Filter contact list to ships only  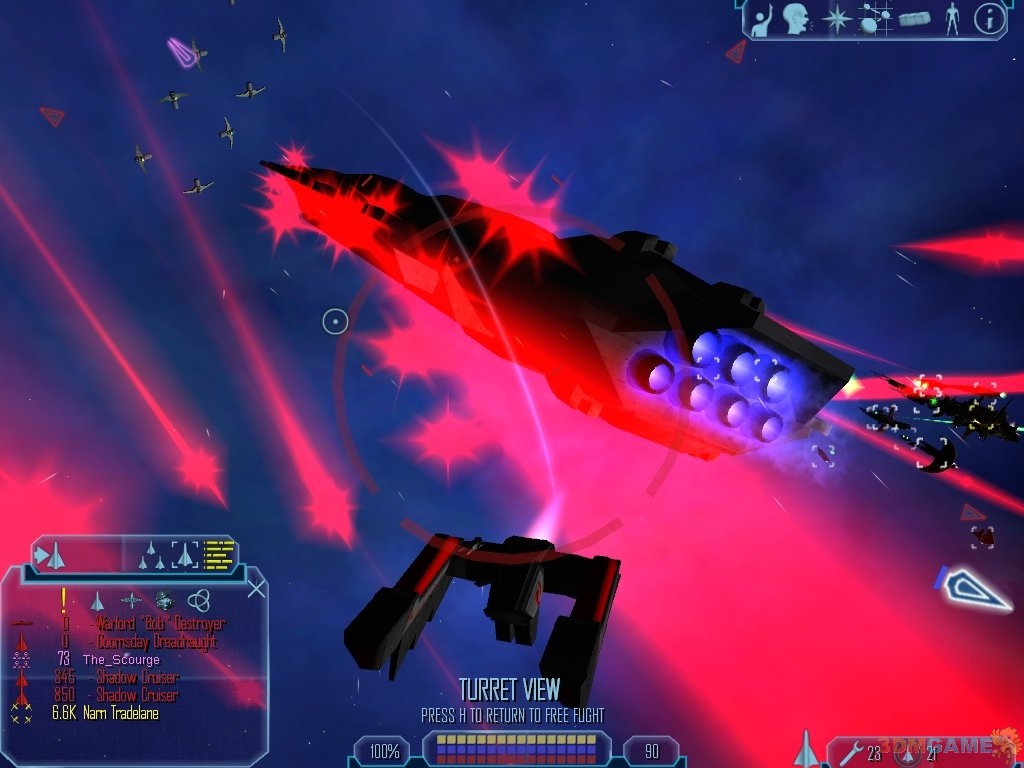pyautogui.click(x=97, y=601)
